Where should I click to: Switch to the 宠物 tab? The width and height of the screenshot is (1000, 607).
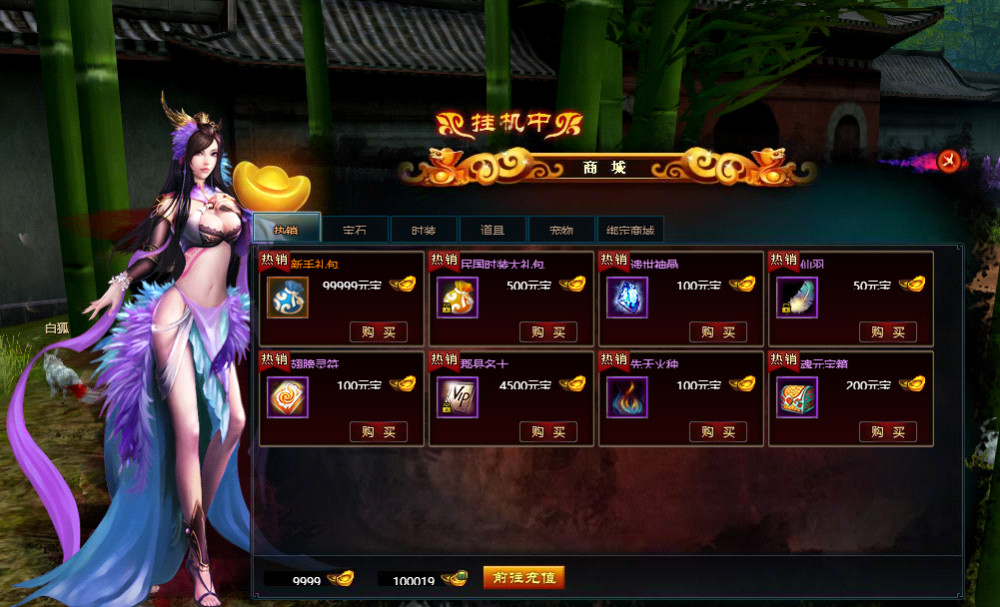tap(561, 230)
